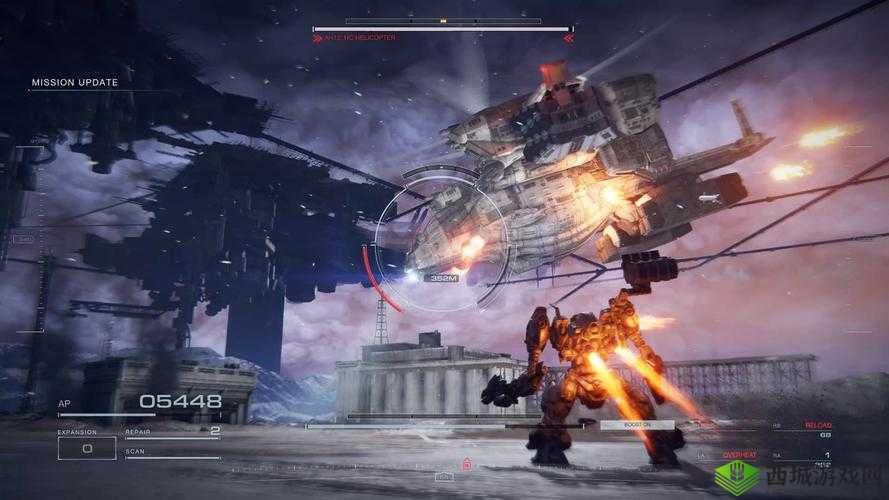Activate the Scan gauge
This screenshot has width=889, height=500.
pos(172,455)
